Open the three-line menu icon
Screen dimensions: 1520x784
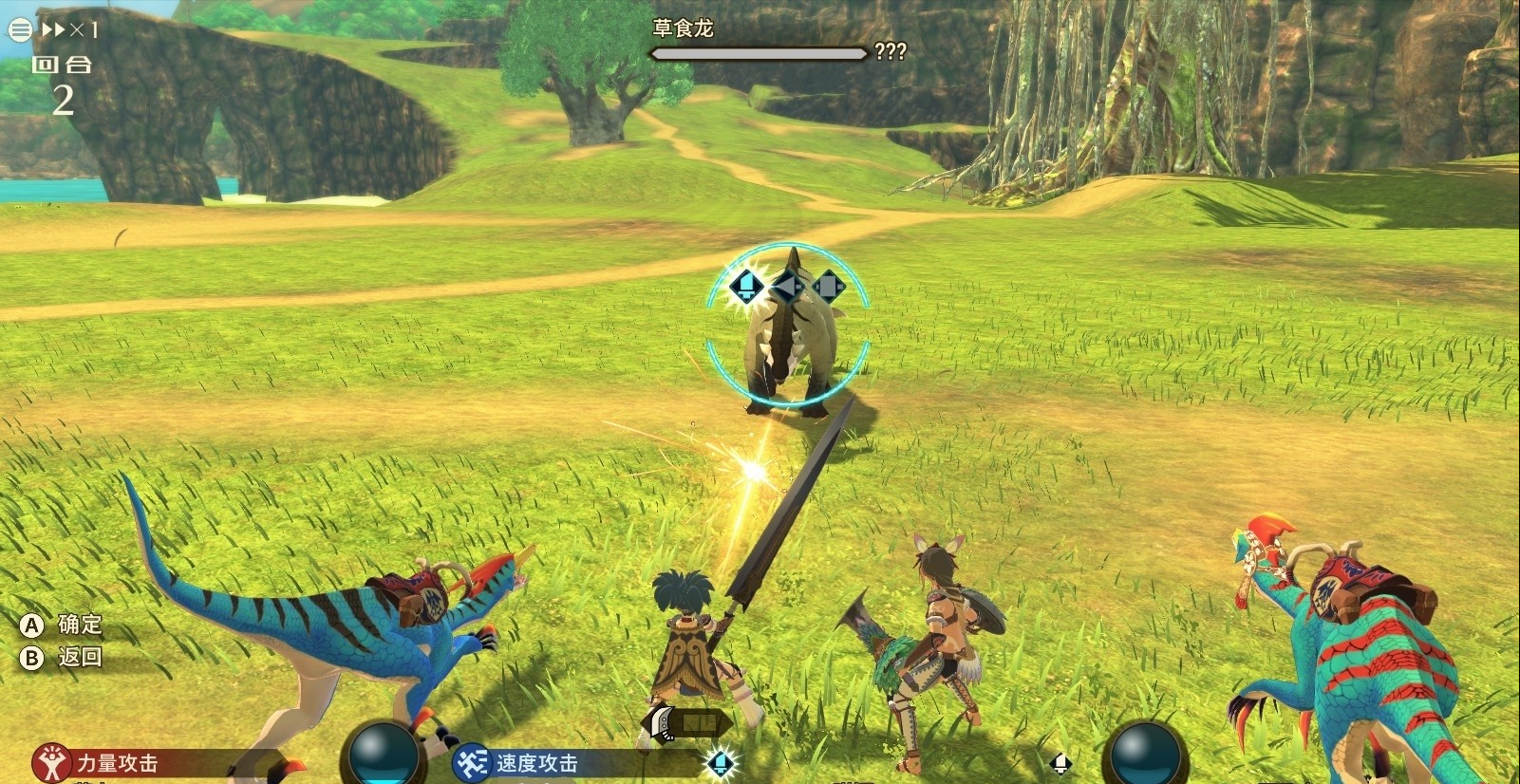click(20, 30)
